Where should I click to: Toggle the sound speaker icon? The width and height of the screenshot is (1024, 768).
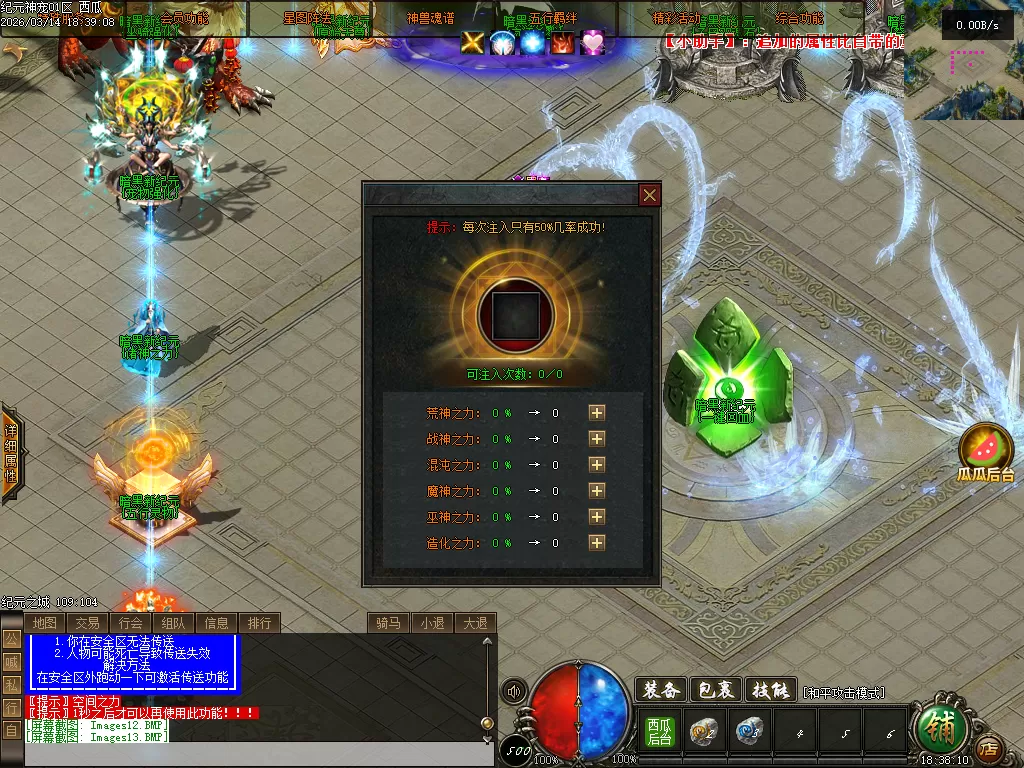515,691
